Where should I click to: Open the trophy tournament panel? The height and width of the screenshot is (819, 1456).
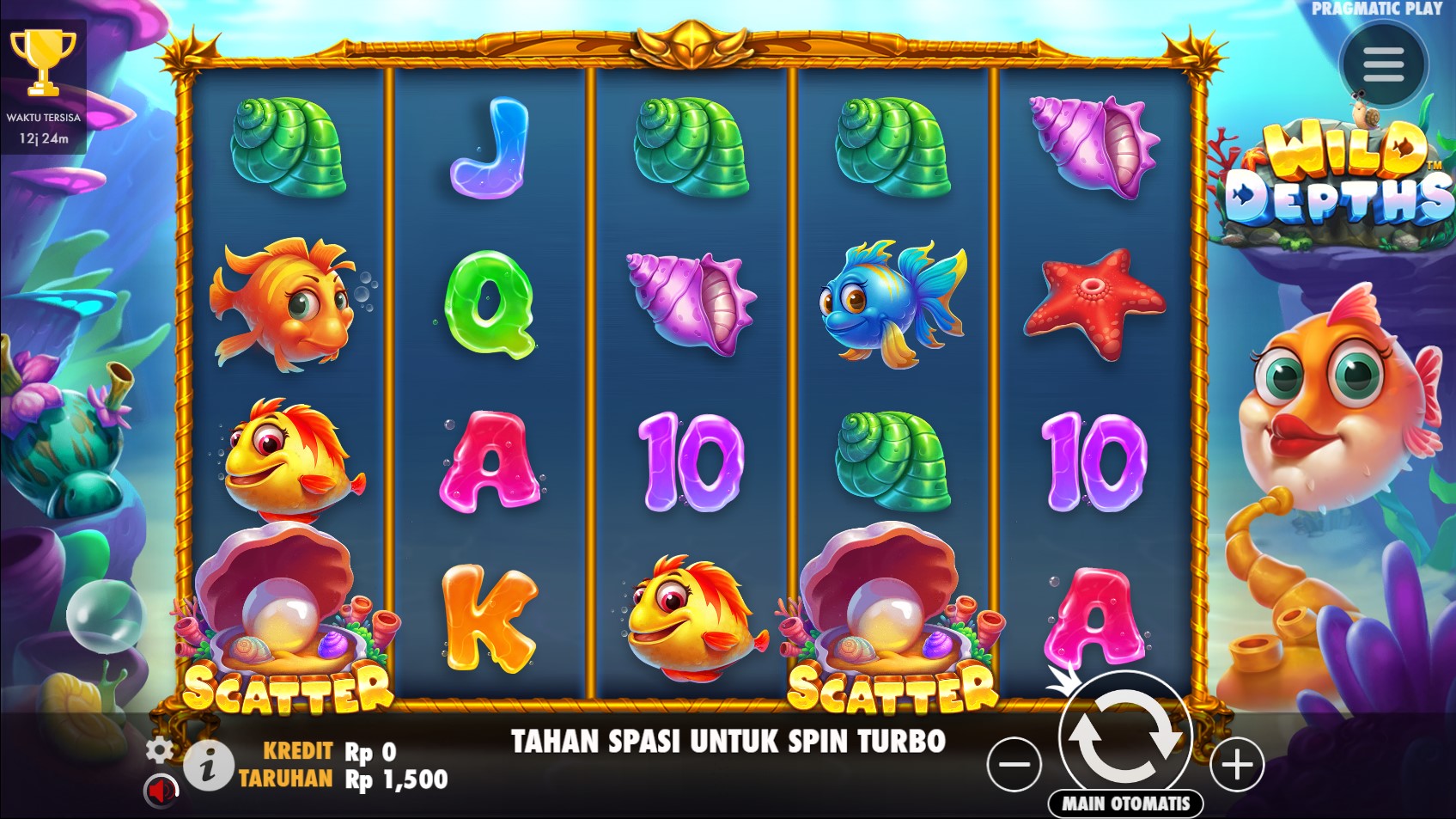pos(43,62)
